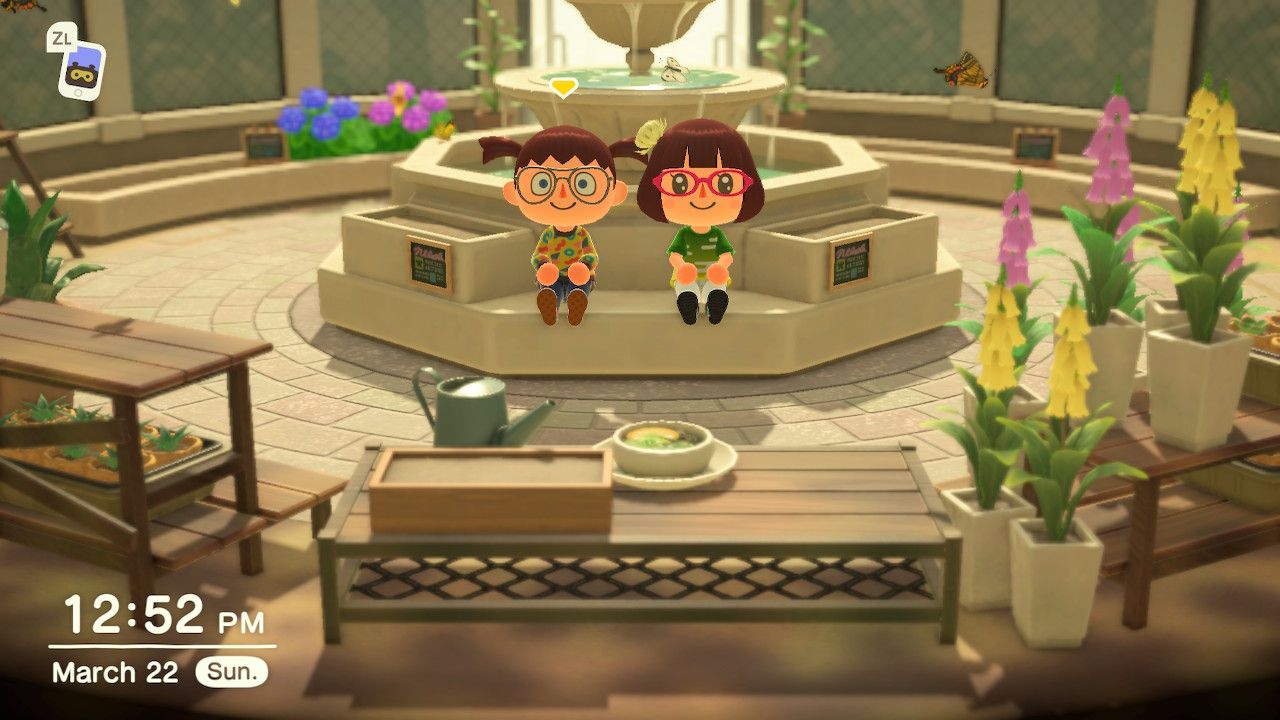Click the NookPhone home button circle
Screen dimensions: 1280x720
tap(78, 93)
